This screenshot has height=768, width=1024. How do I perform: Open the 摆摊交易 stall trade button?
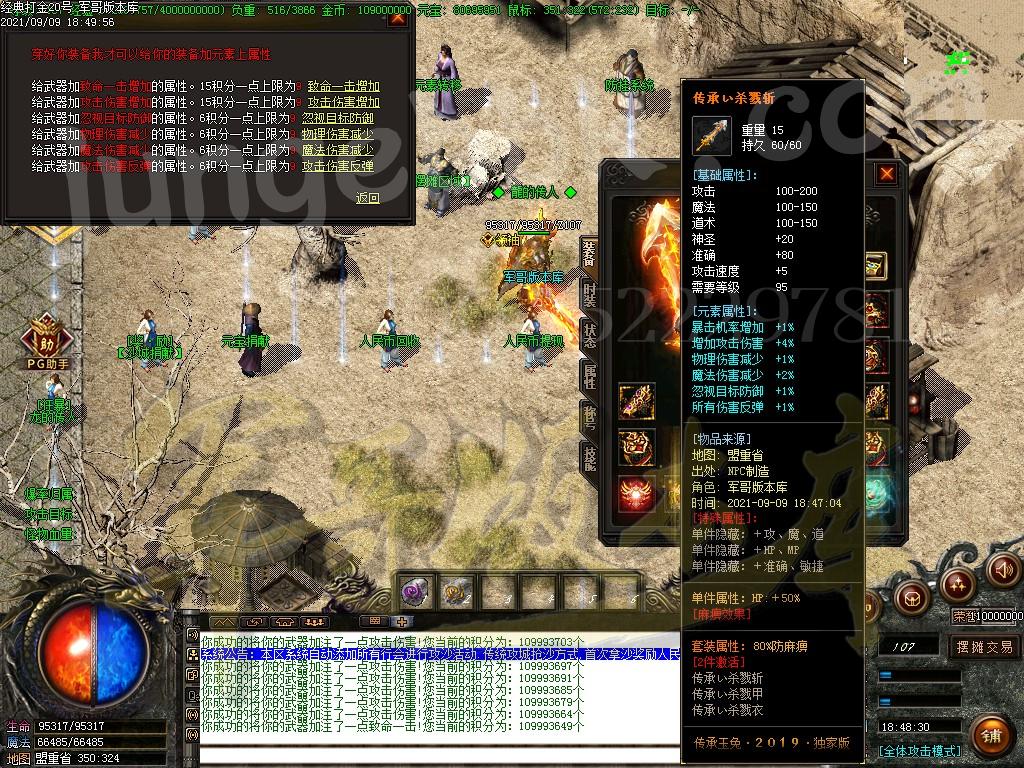(x=984, y=647)
